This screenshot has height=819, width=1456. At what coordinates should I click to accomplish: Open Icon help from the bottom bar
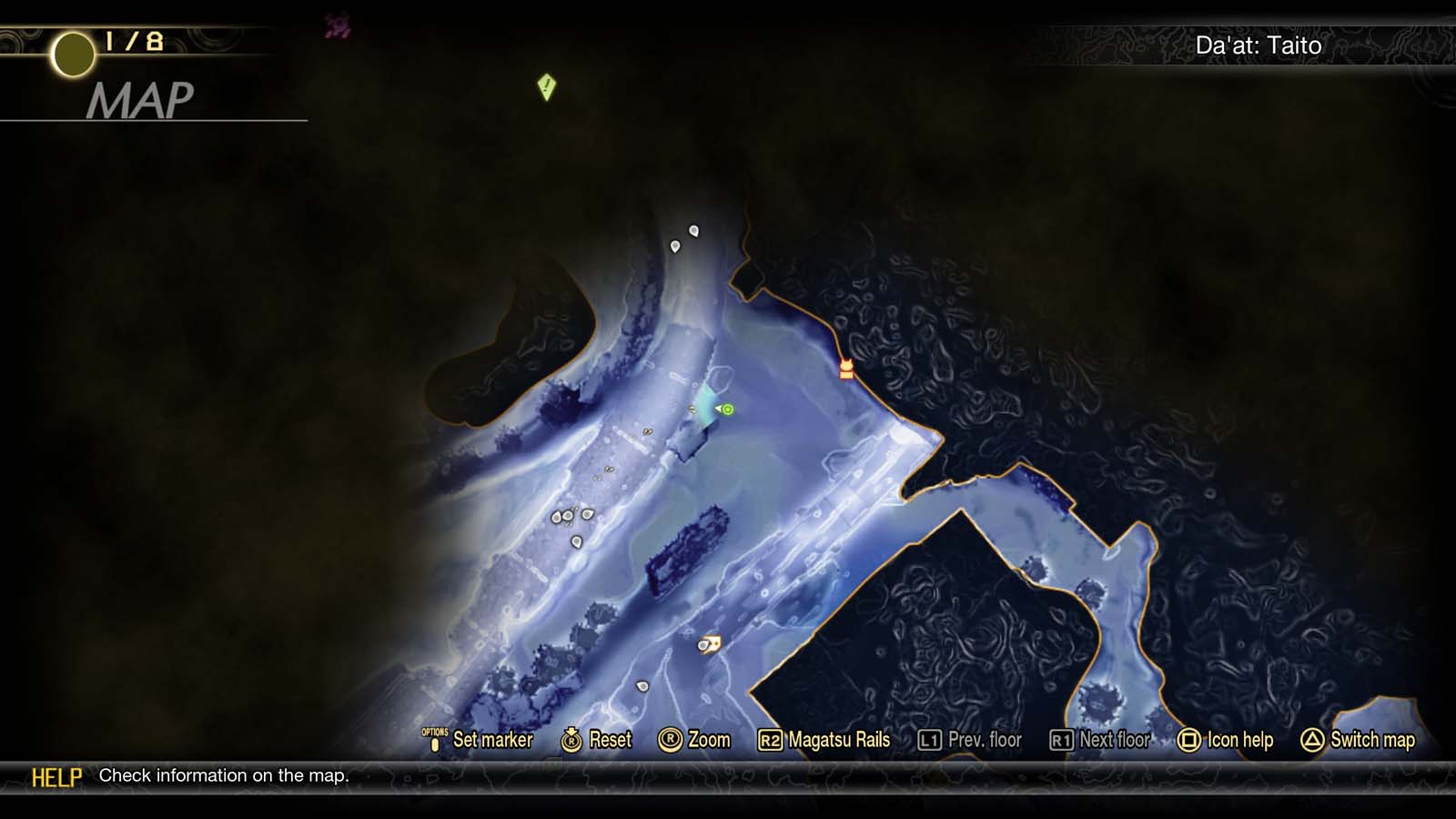click(x=1238, y=740)
